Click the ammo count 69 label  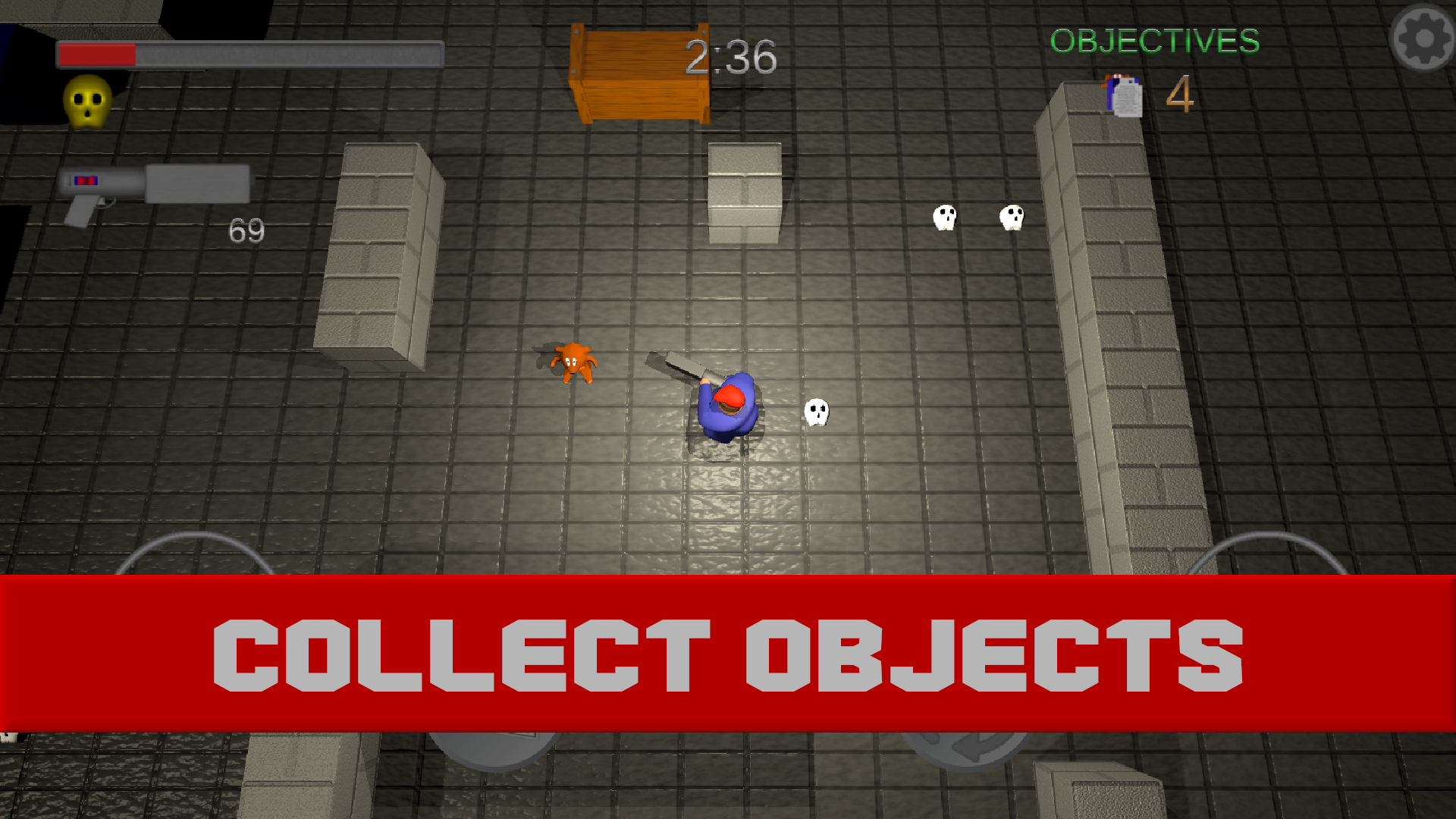[246, 230]
